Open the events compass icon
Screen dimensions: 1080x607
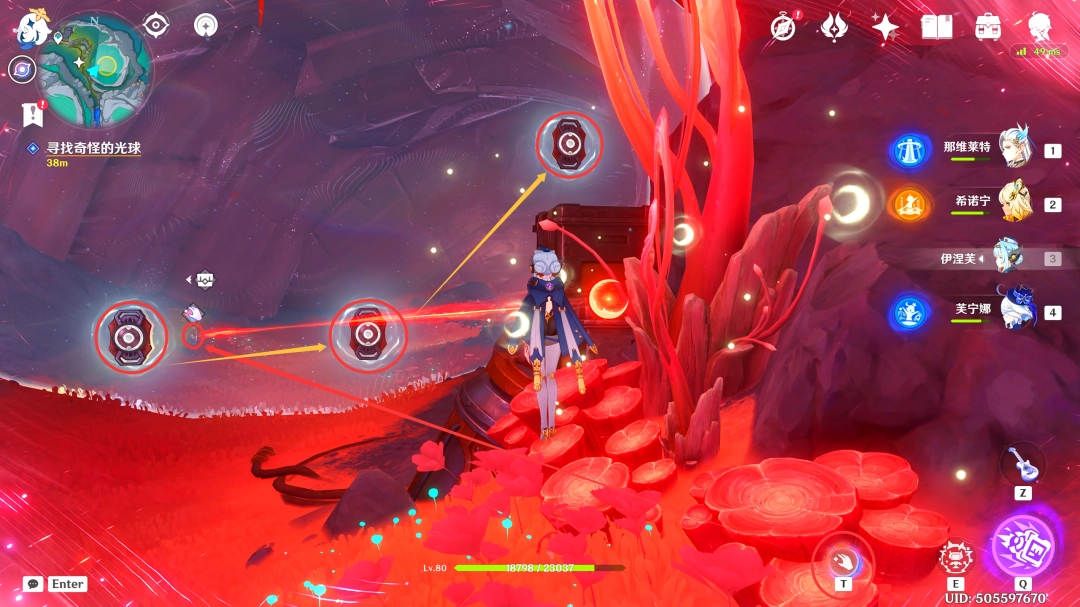783,27
